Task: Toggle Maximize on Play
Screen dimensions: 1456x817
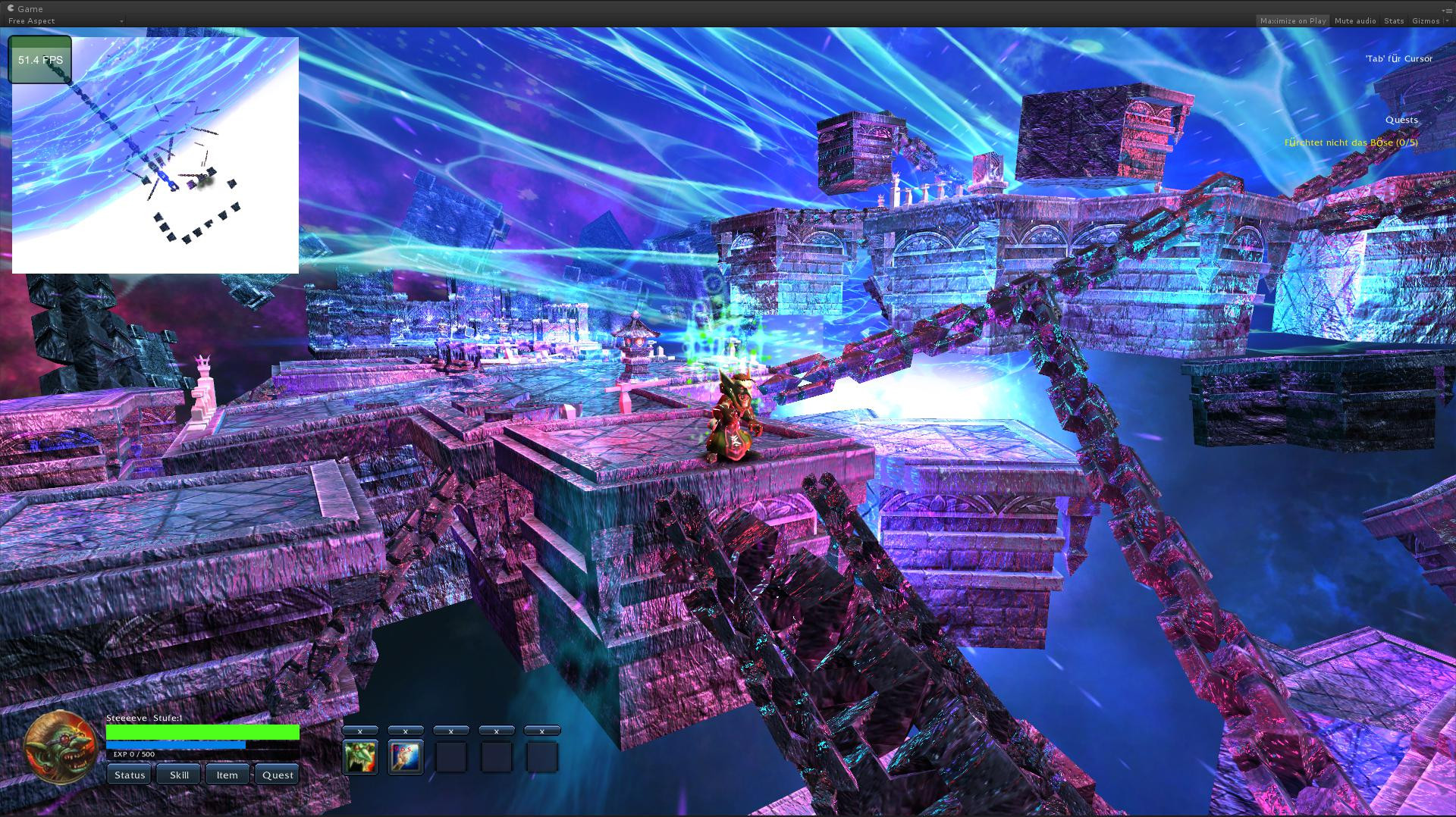Action: (1293, 21)
